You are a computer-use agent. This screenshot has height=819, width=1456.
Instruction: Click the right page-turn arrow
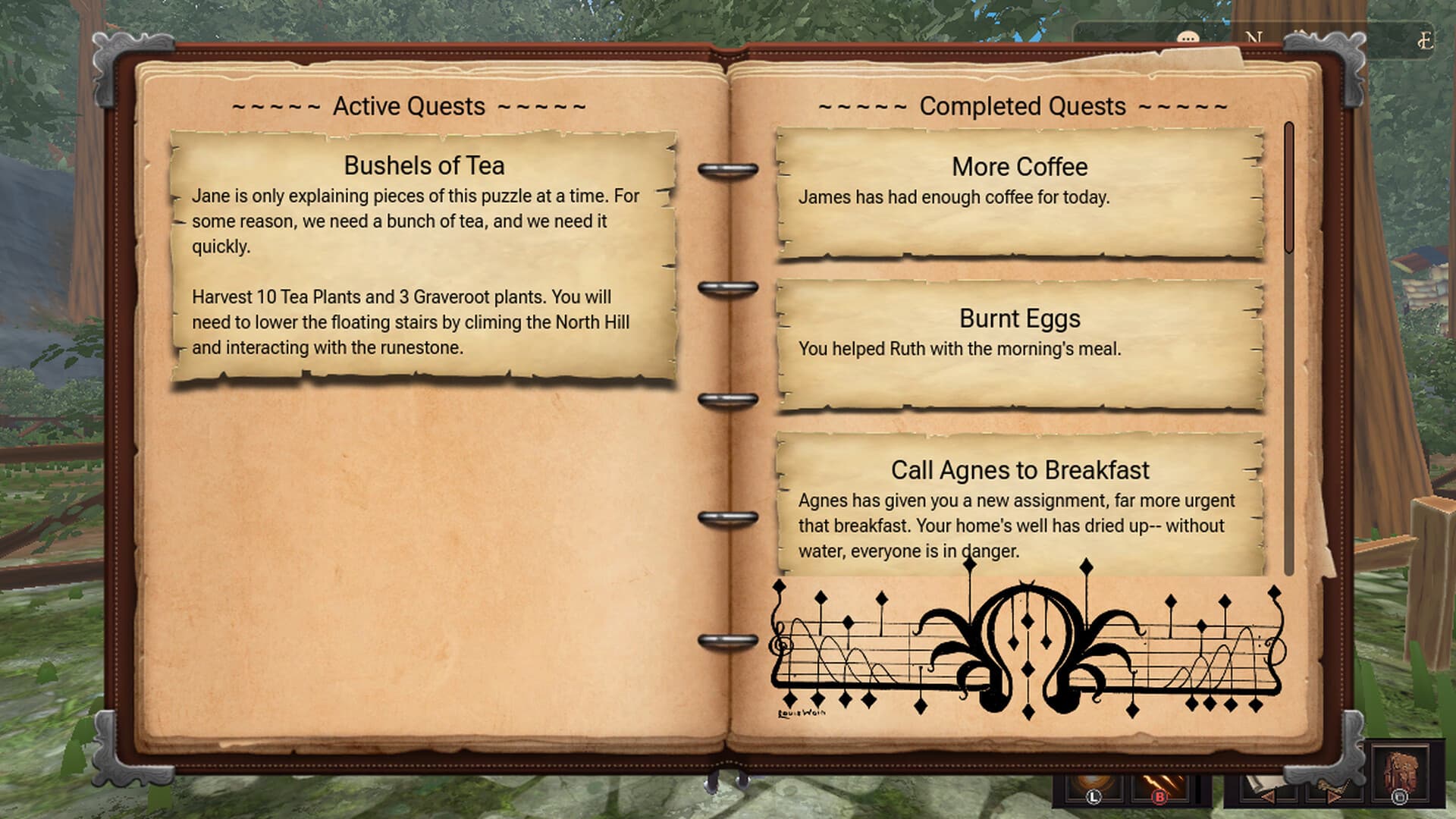click(1332, 796)
